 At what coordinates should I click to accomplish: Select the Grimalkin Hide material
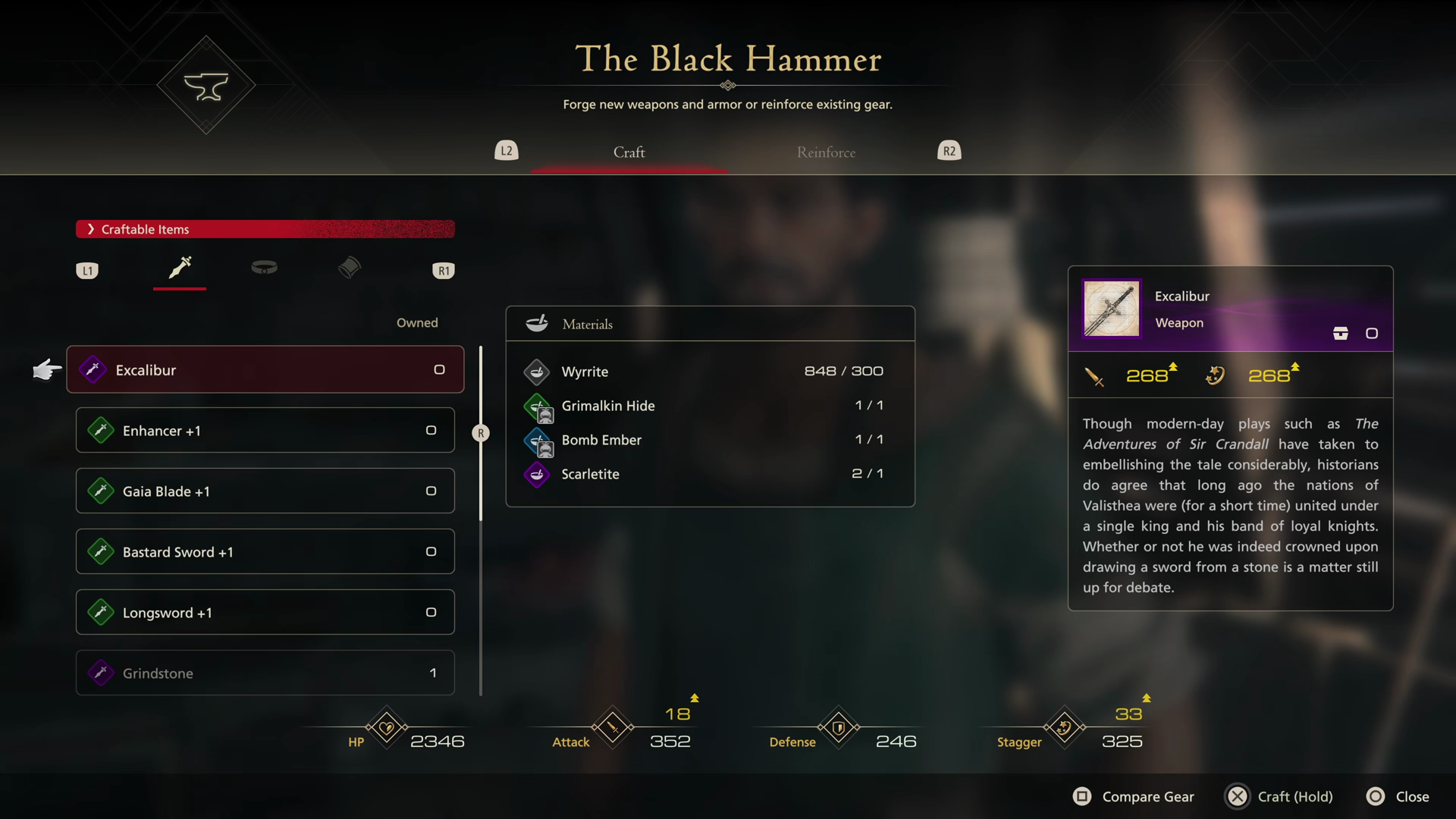tap(710, 406)
